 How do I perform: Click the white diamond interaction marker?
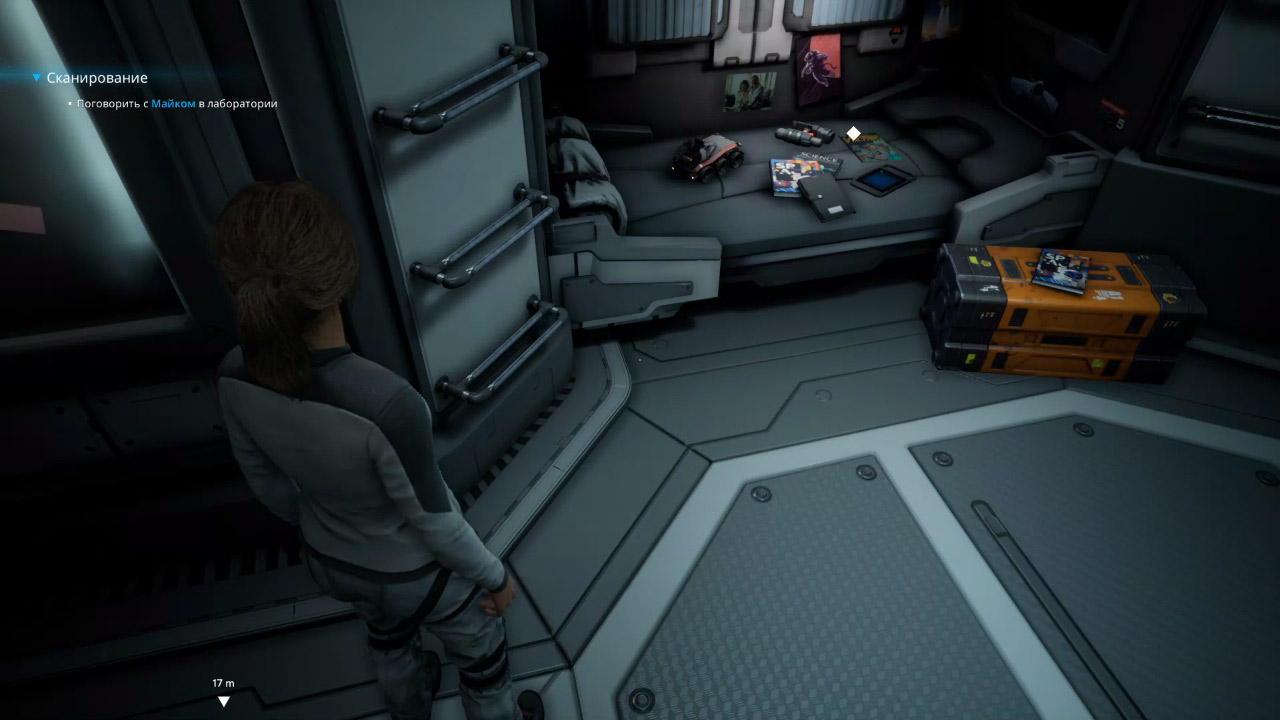point(853,133)
